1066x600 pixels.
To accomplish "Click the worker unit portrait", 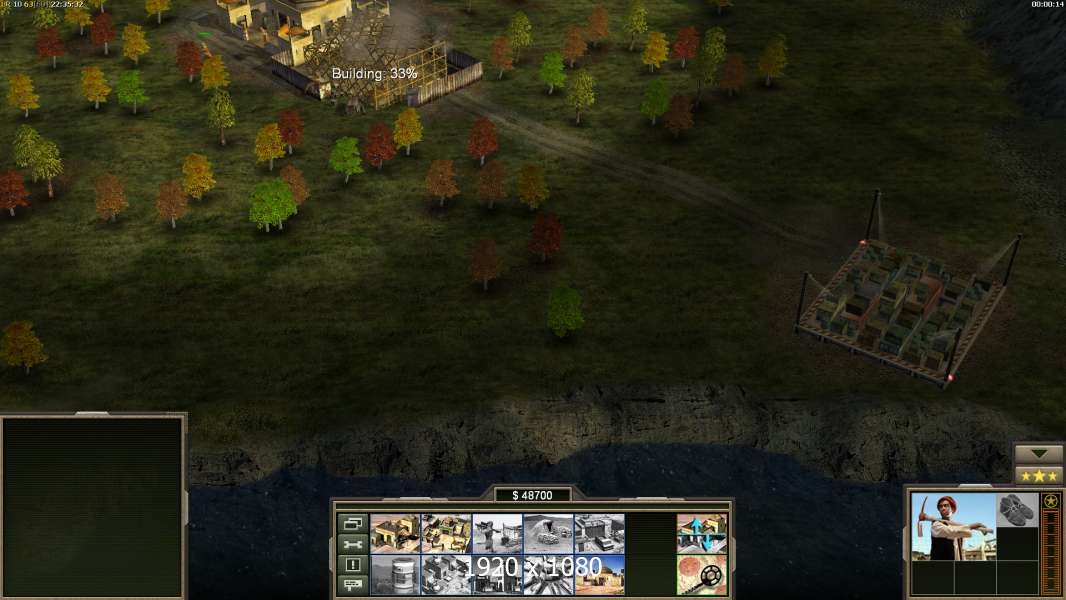I will click(953, 526).
